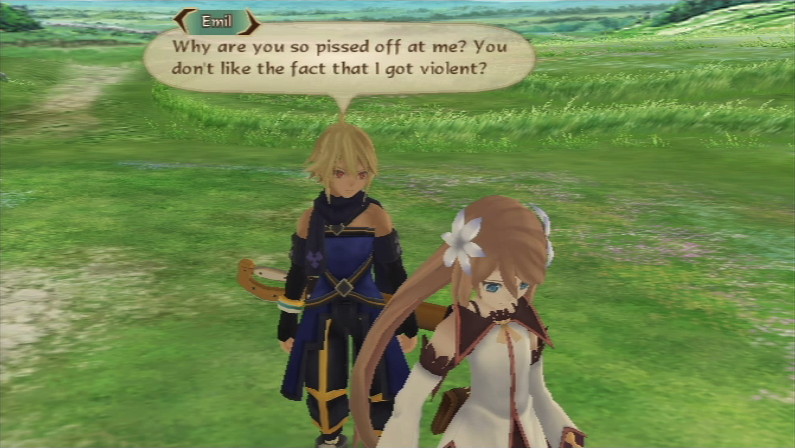Click the Emil speaker name tag
The image size is (795, 448).
point(217,21)
